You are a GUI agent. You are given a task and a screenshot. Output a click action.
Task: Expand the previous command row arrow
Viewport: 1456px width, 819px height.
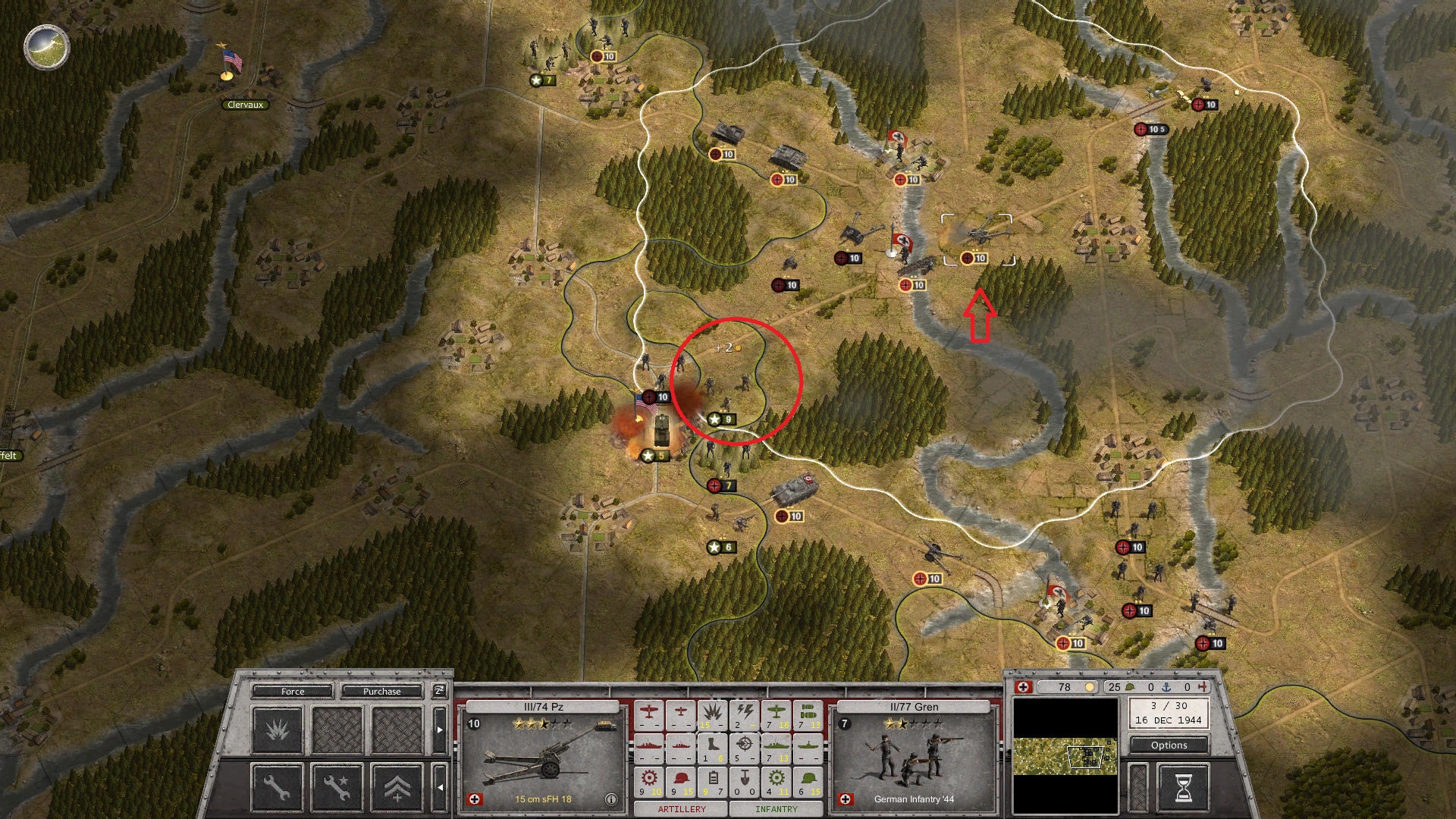point(441,788)
